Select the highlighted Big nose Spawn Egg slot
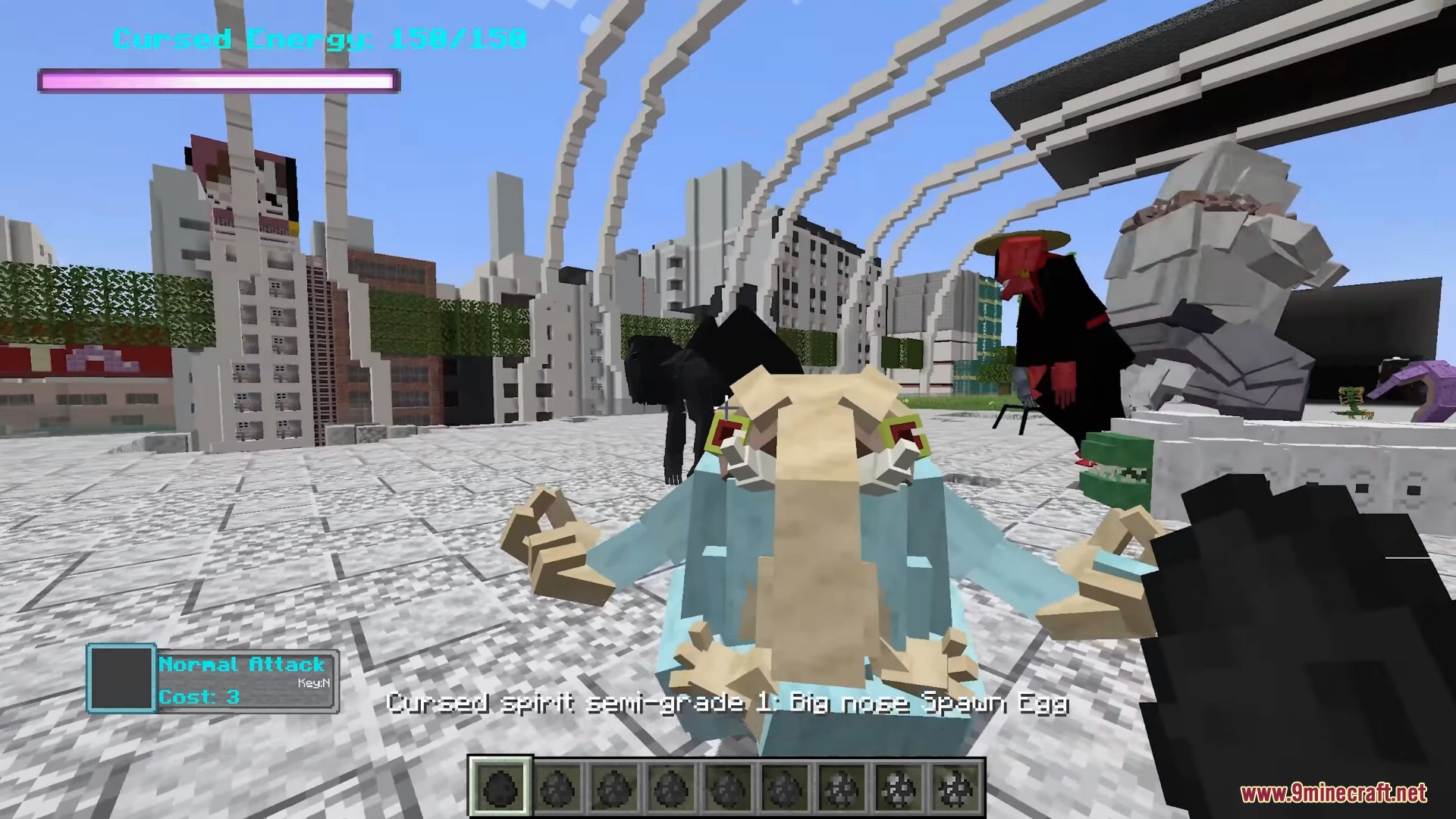The image size is (1456, 819). [x=500, y=786]
